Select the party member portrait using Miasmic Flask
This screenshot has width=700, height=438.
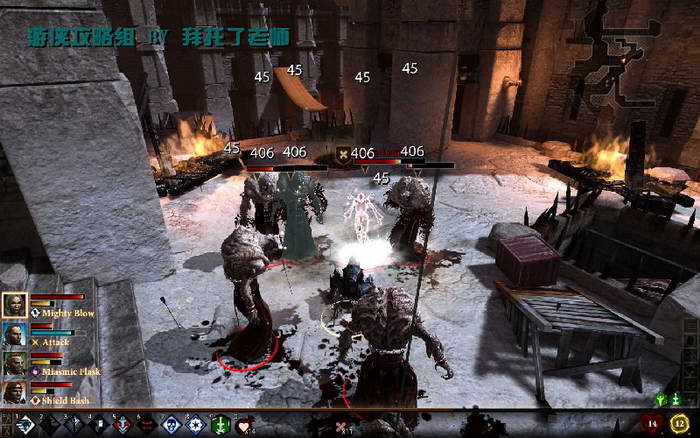coord(15,364)
